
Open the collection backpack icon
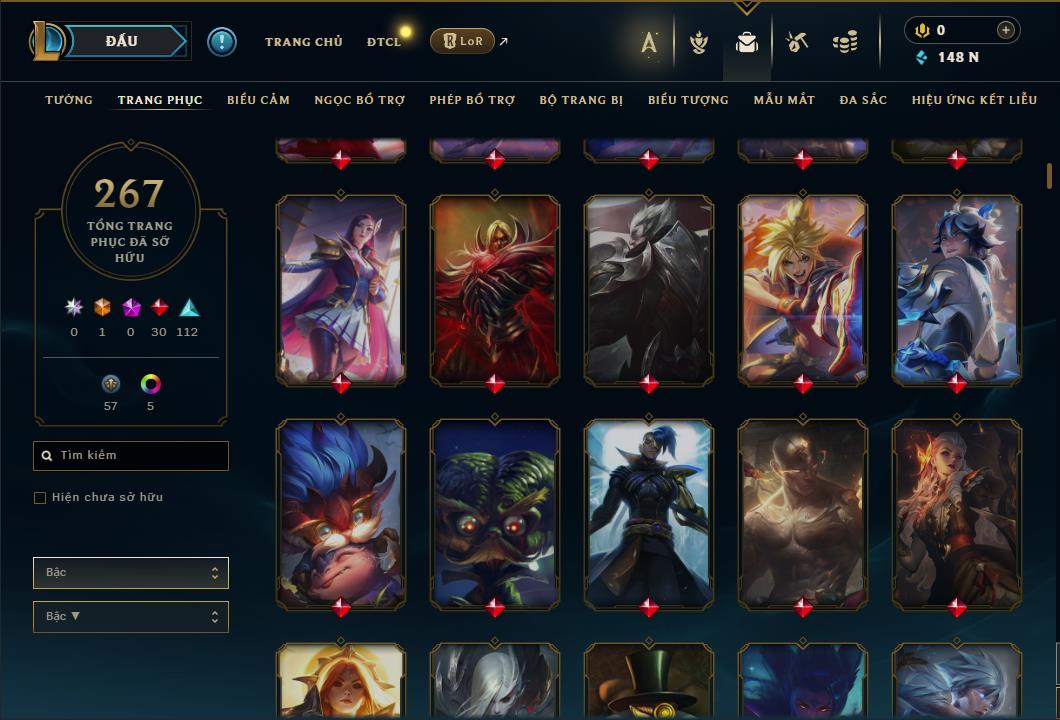point(746,42)
